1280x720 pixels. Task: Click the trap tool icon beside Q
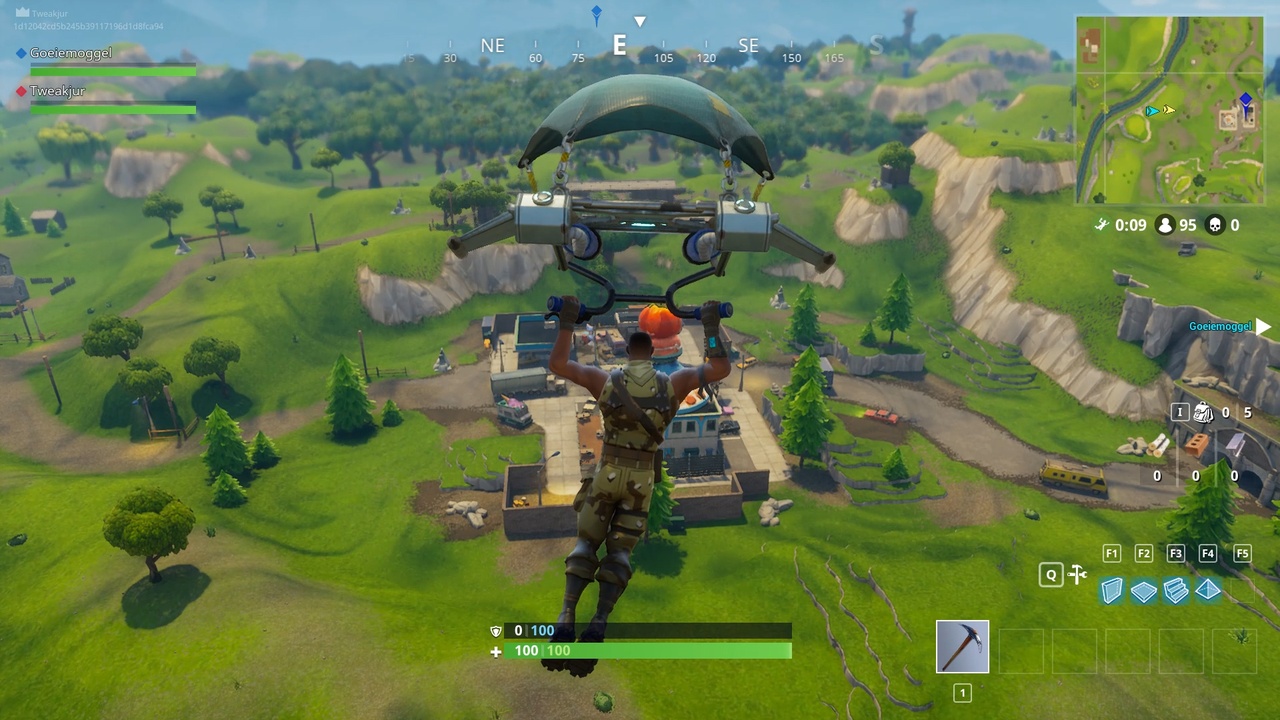click(1077, 575)
